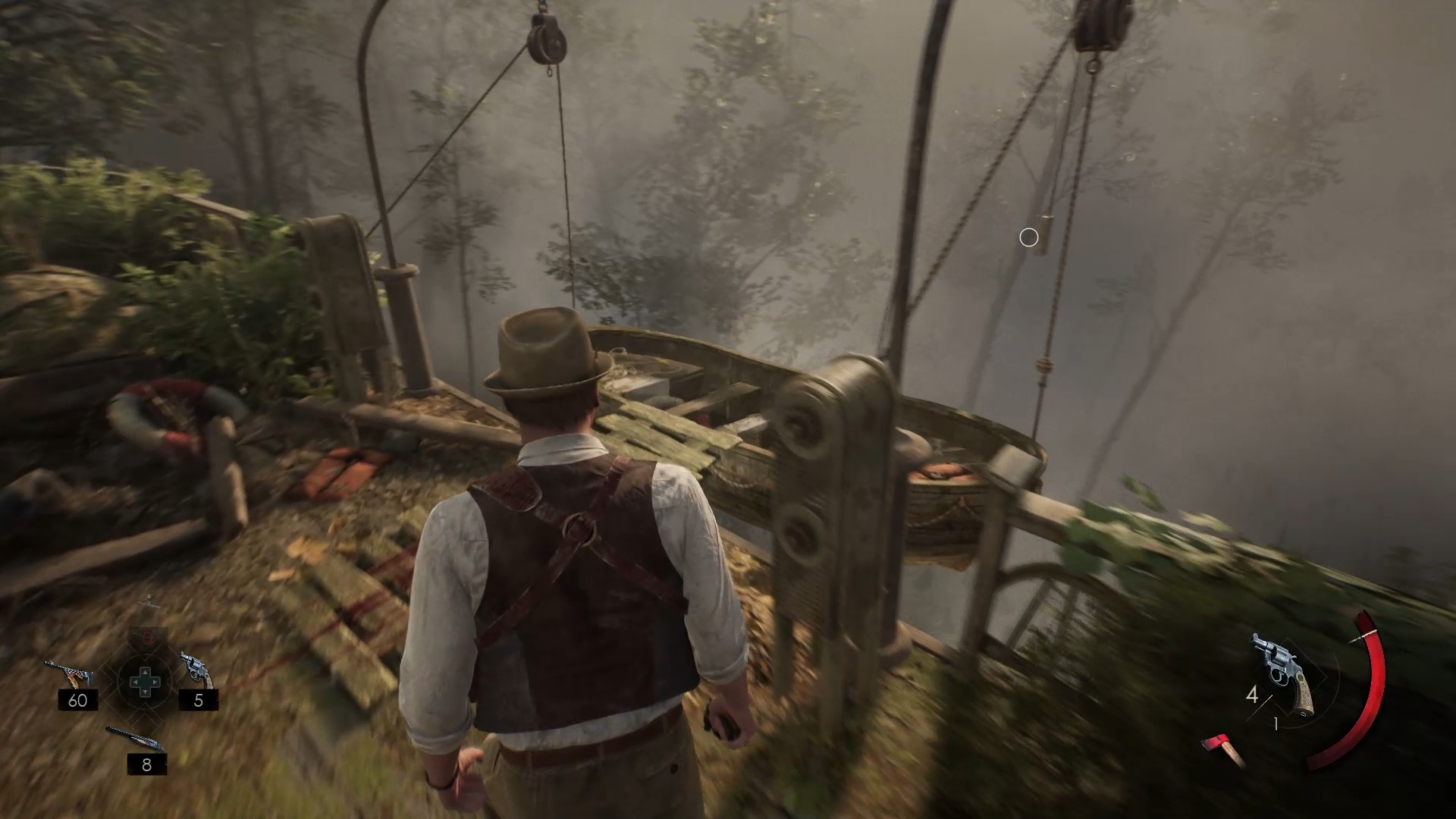Select the Tommy gun in the weapon wheel
This screenshot has height=819, width=1456.
(x=70, y=674)
